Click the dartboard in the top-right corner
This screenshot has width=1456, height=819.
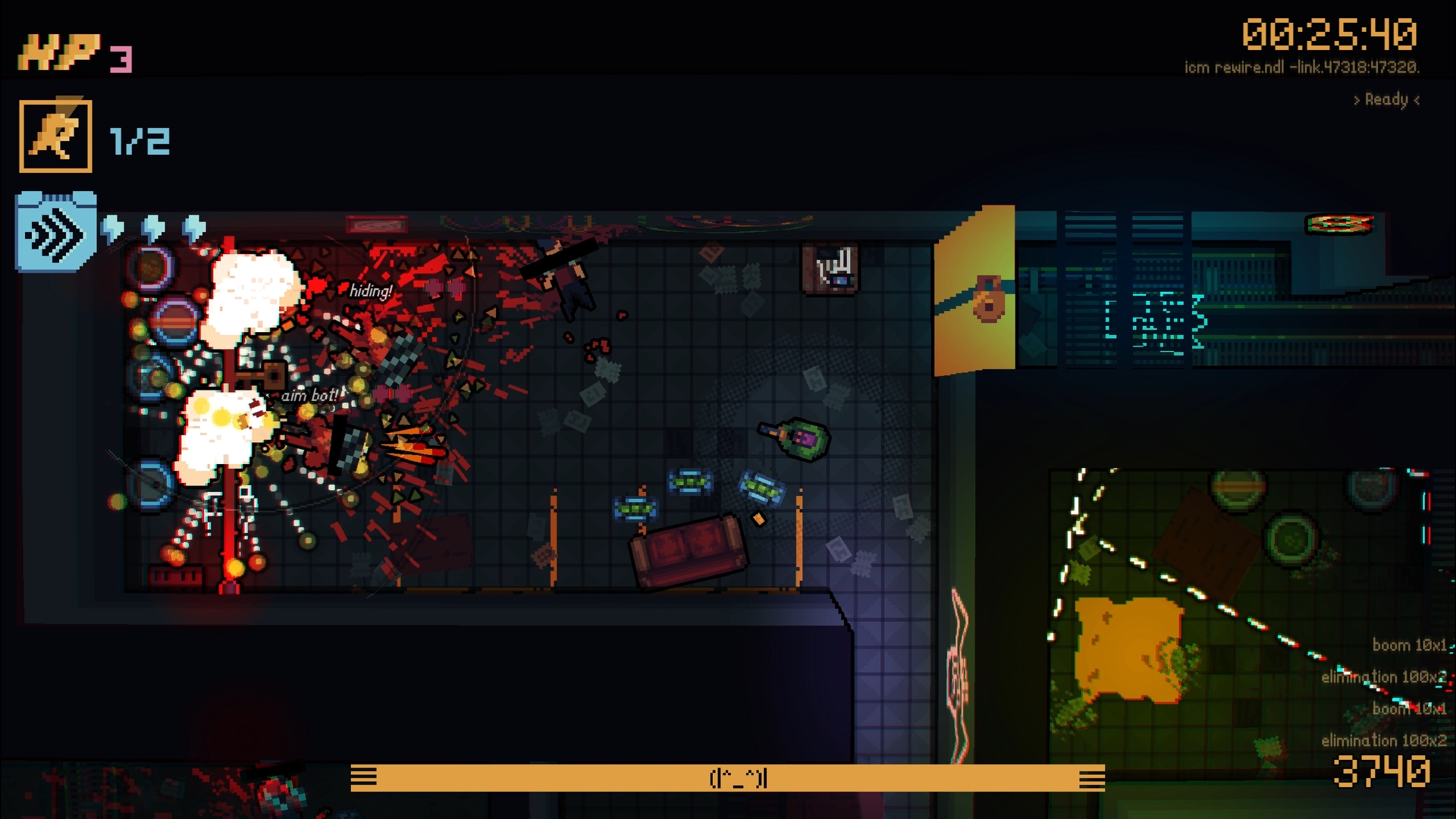click(1339, 224)
